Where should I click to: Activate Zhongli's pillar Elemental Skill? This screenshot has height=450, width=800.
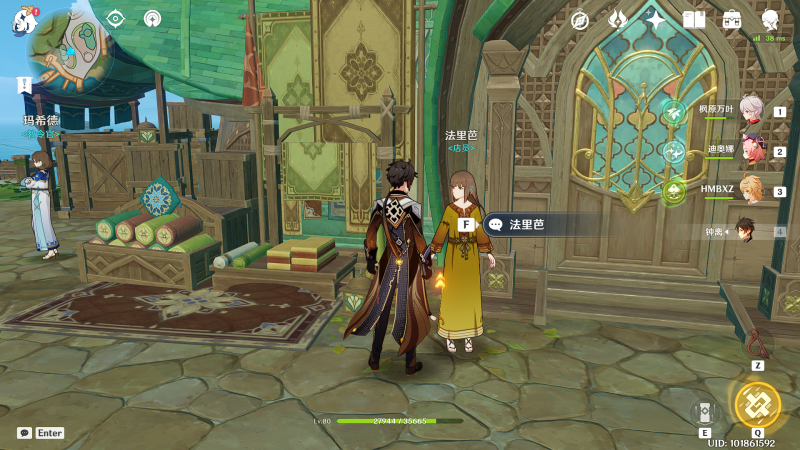click(705, 412)
